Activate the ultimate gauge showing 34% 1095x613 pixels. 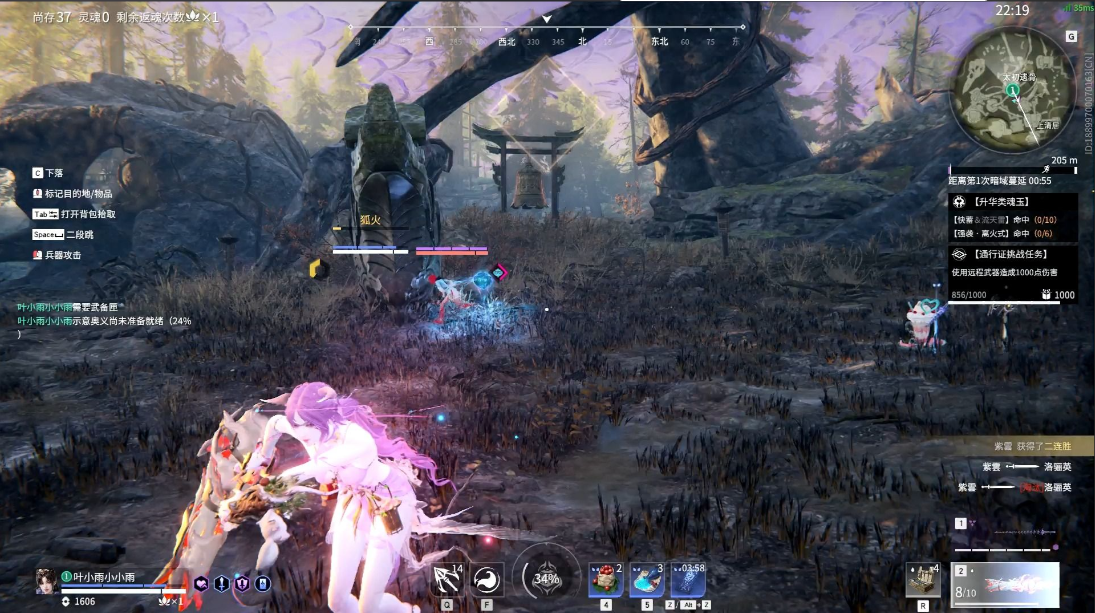coord(546,578)
